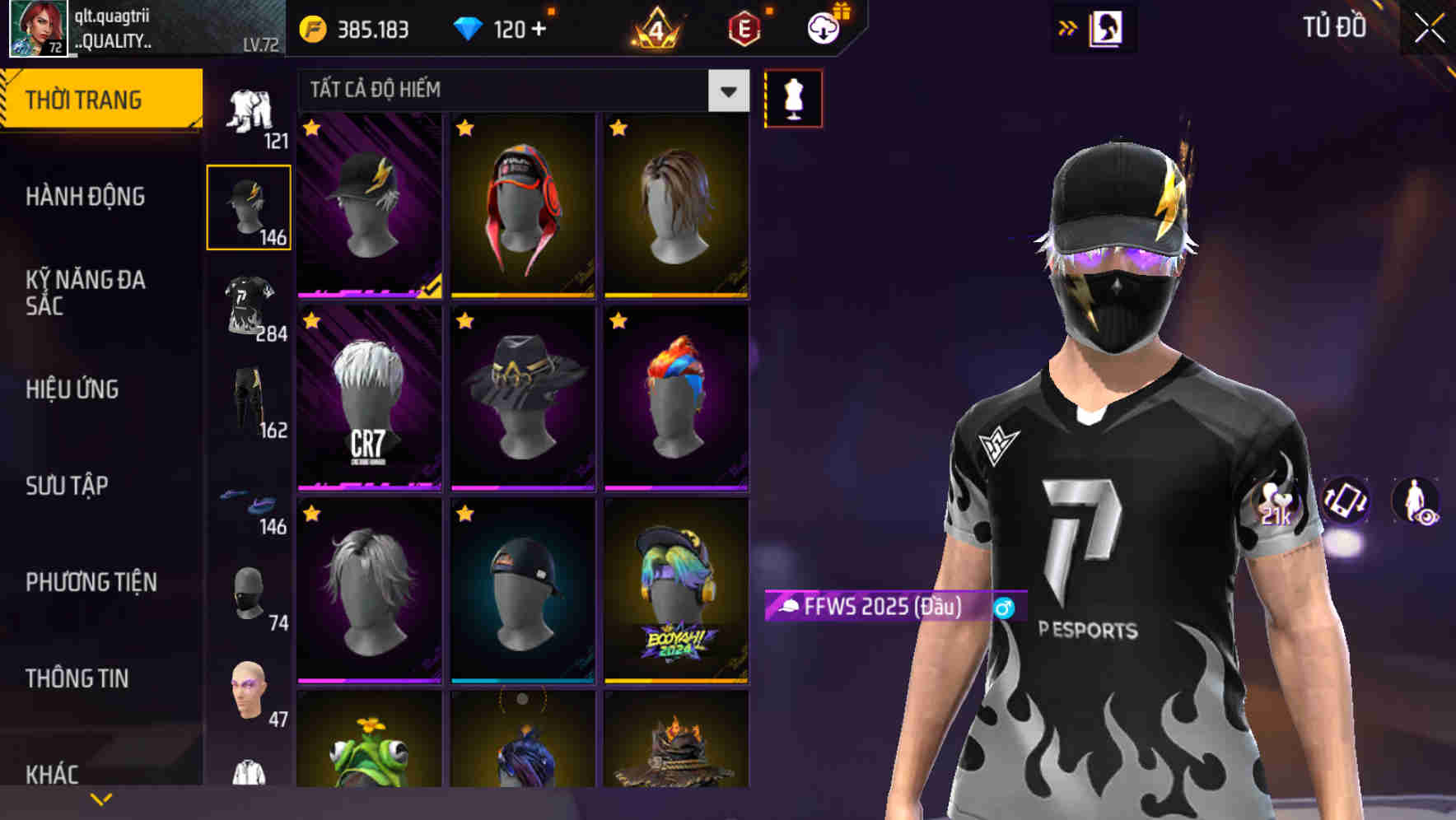The height and width of the screenshot is (820, 1456).
Task: Open the shirts category showing 284 items
Action: [x=250, y=305]
